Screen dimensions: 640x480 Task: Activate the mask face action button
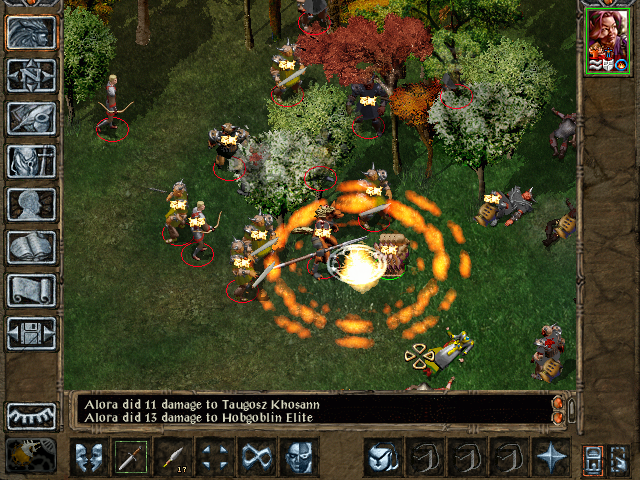pos(299,457)
